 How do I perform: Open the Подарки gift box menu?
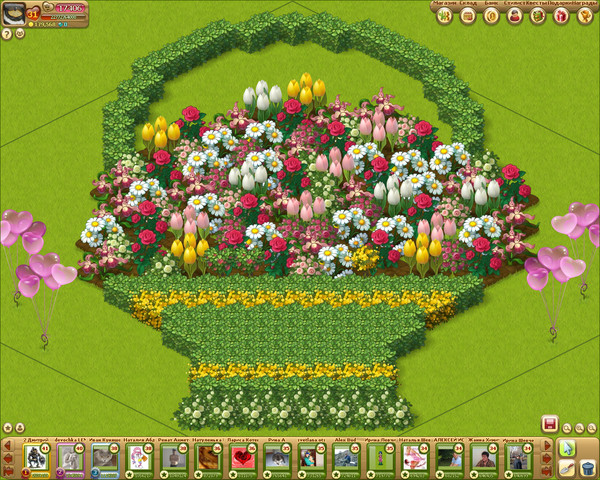point(562,16)
